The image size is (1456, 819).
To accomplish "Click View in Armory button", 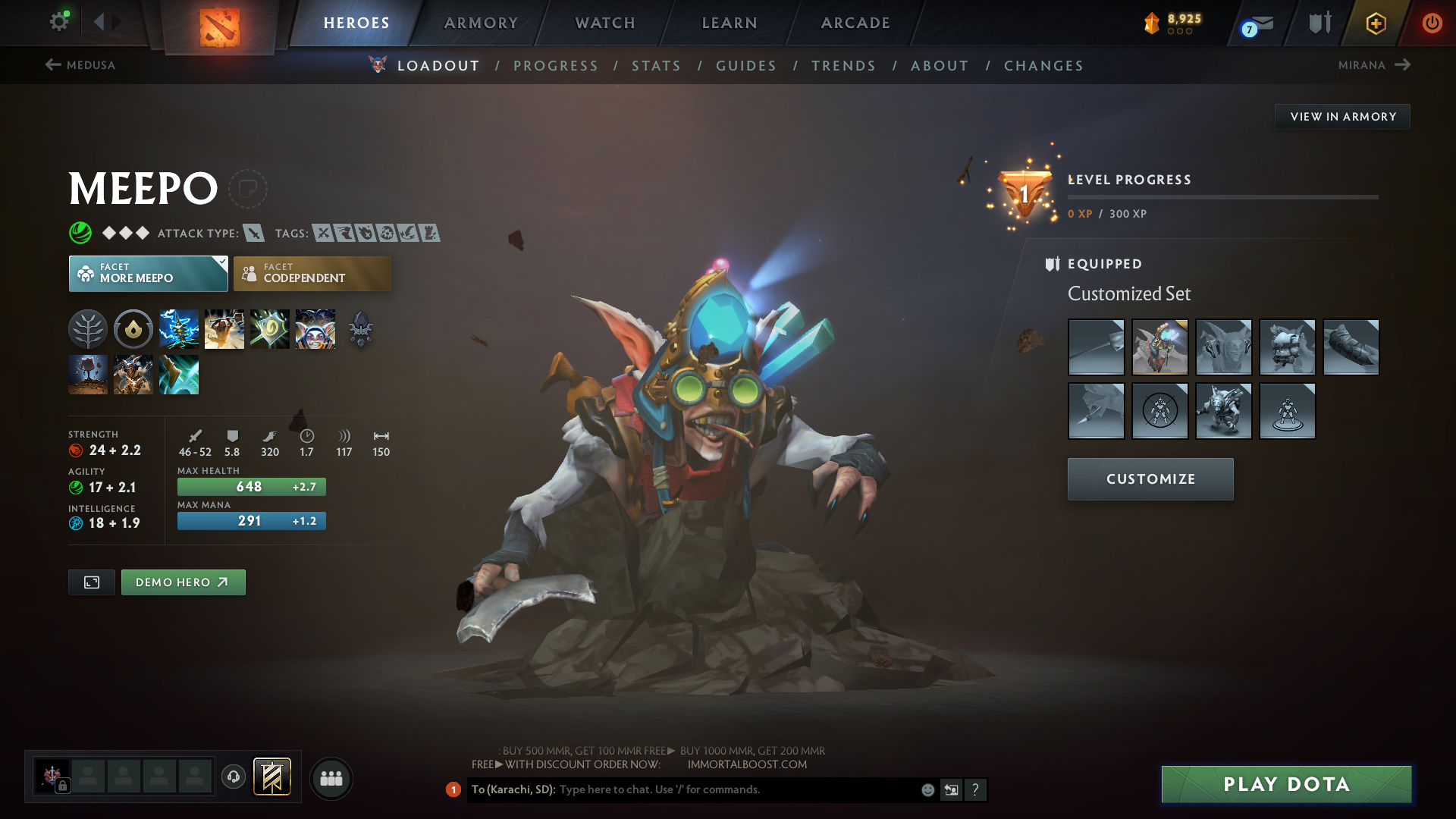I will (x=1342, y=117).
